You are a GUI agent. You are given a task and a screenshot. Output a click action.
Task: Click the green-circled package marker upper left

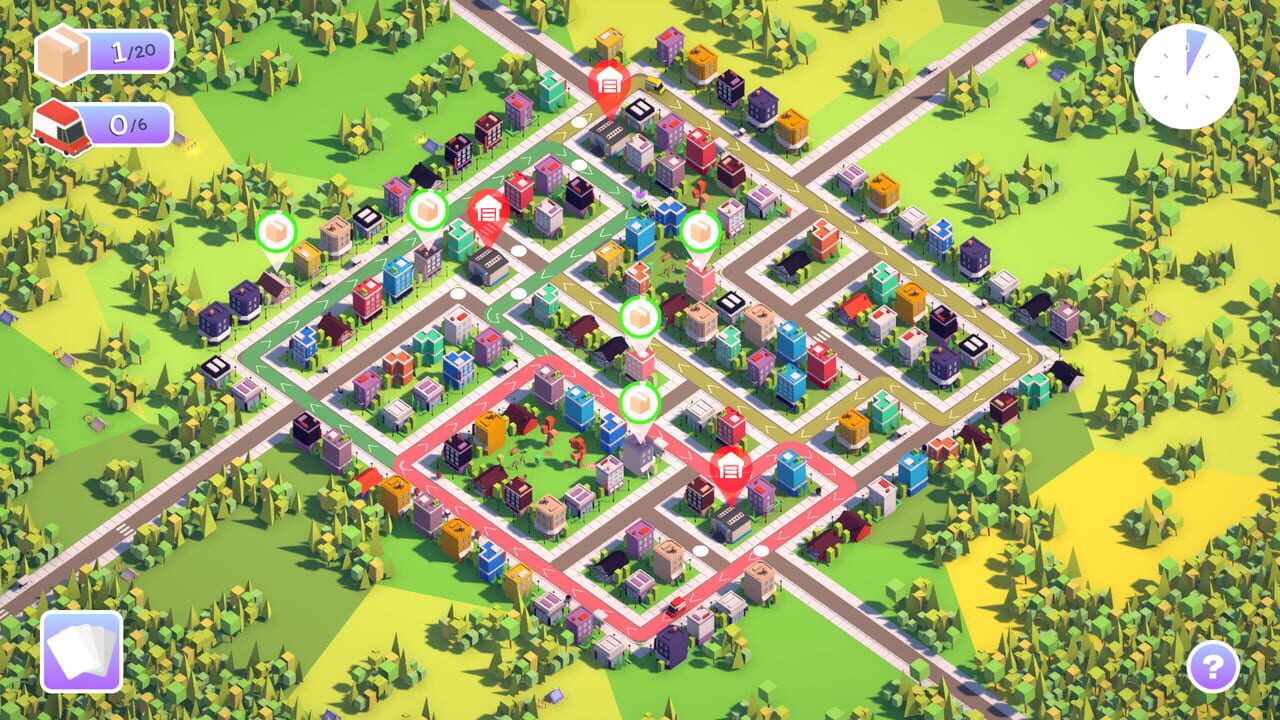click(425, 212)
